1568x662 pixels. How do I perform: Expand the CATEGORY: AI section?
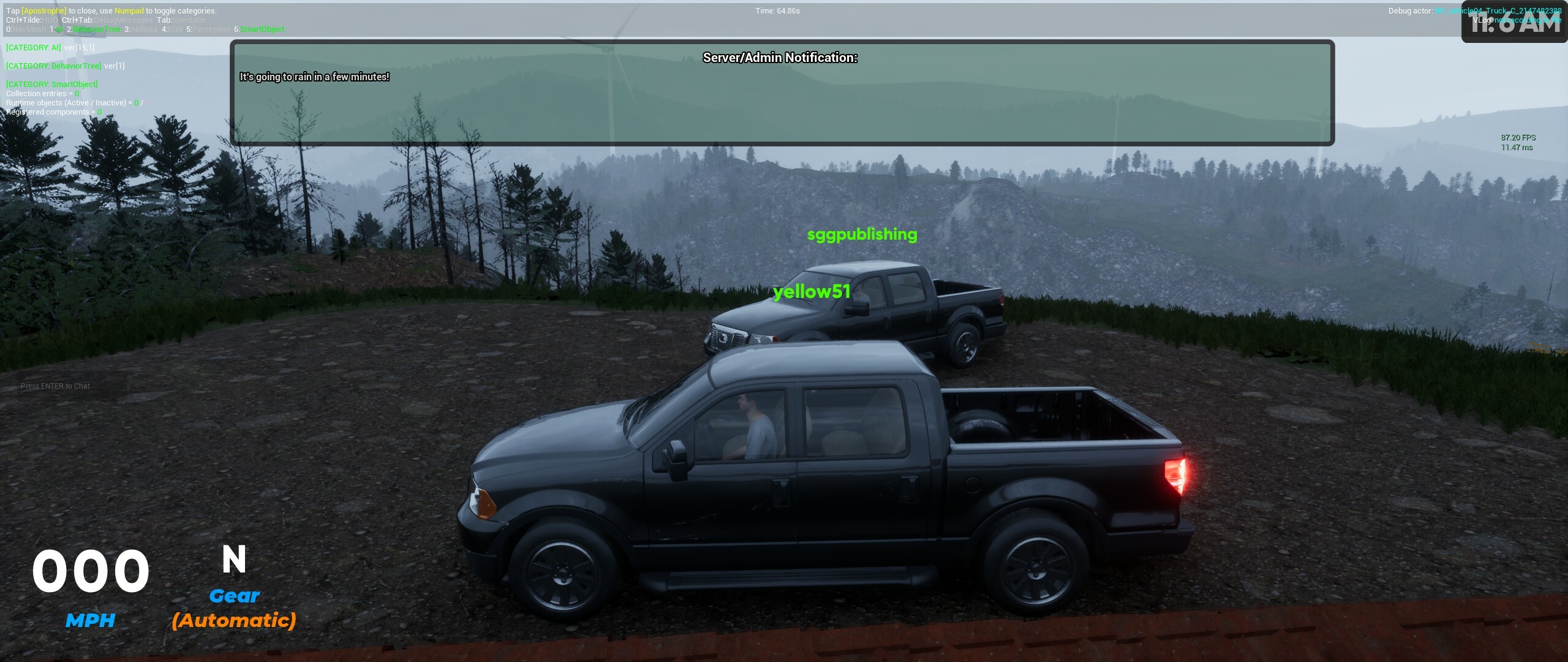tap(34, 48)
